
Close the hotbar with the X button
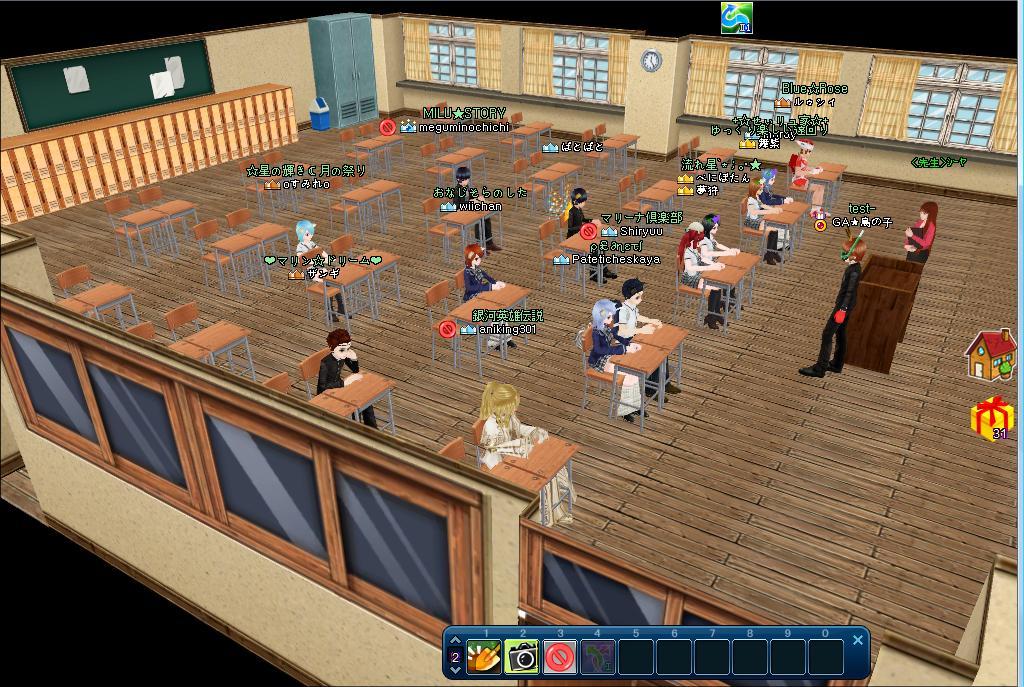coord(857,640)
